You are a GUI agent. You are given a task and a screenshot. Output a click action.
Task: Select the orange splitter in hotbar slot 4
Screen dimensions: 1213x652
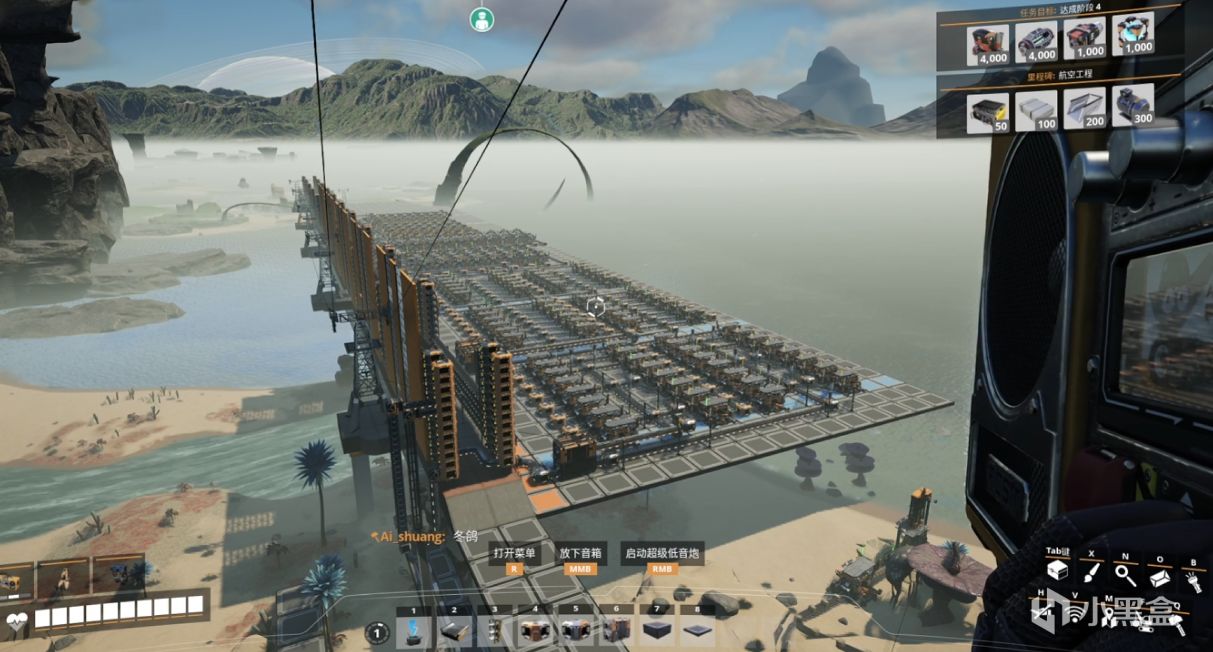pos(537,630)
